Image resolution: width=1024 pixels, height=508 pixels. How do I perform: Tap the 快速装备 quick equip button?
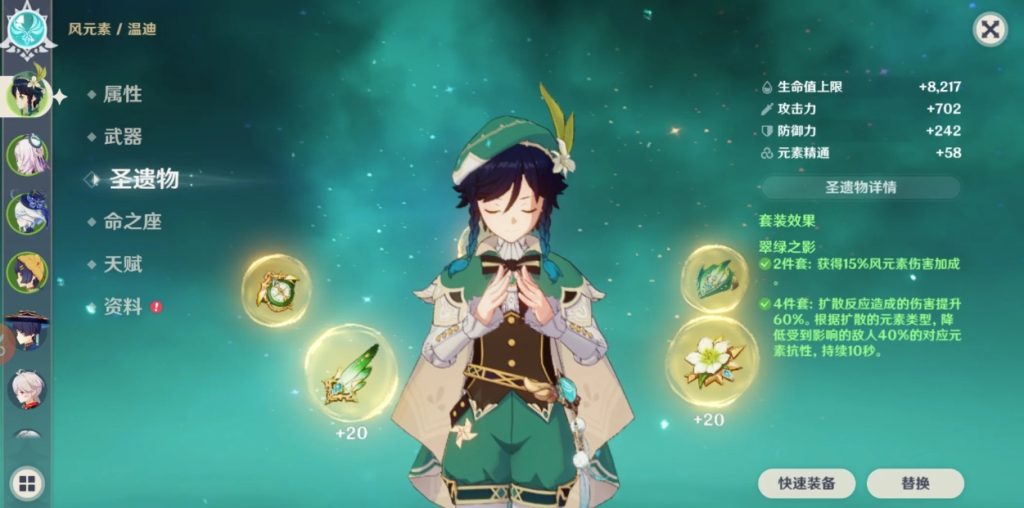pyautogui.click(x=807, y=483)
